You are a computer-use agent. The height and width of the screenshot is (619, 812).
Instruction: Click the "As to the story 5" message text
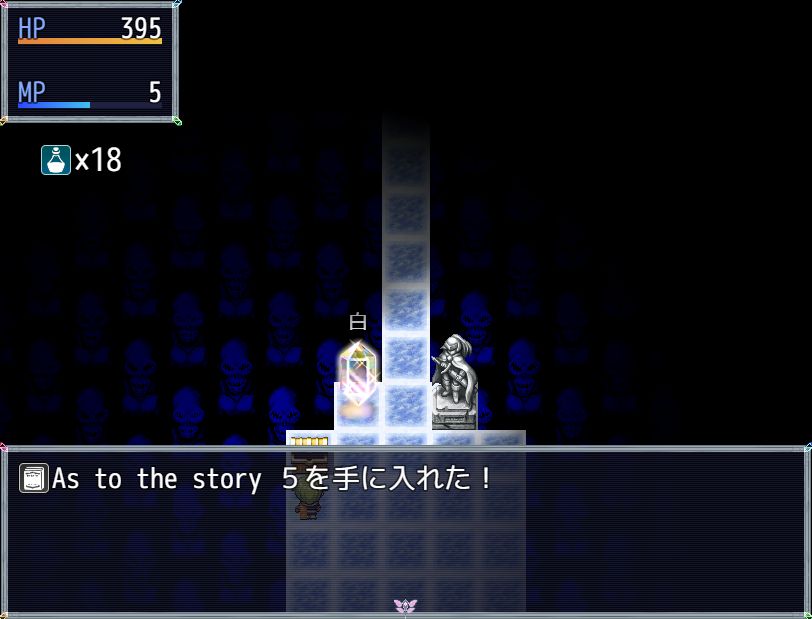(272, 479)
